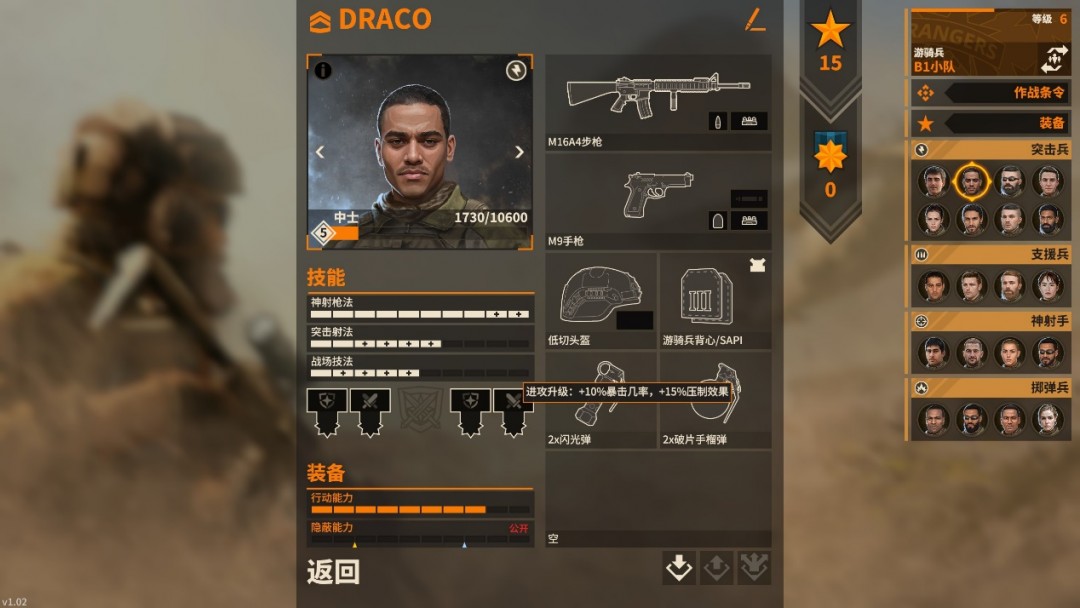Screen dimensions: 1080x608
Task: Choose the 游骑兵背心/SAPI vest slot
Action: pos(715,298)
